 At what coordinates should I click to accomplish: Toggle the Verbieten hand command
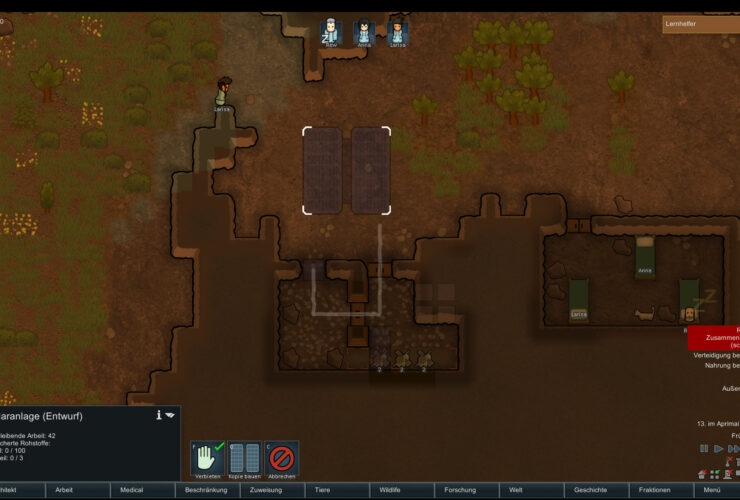point(207,460)
